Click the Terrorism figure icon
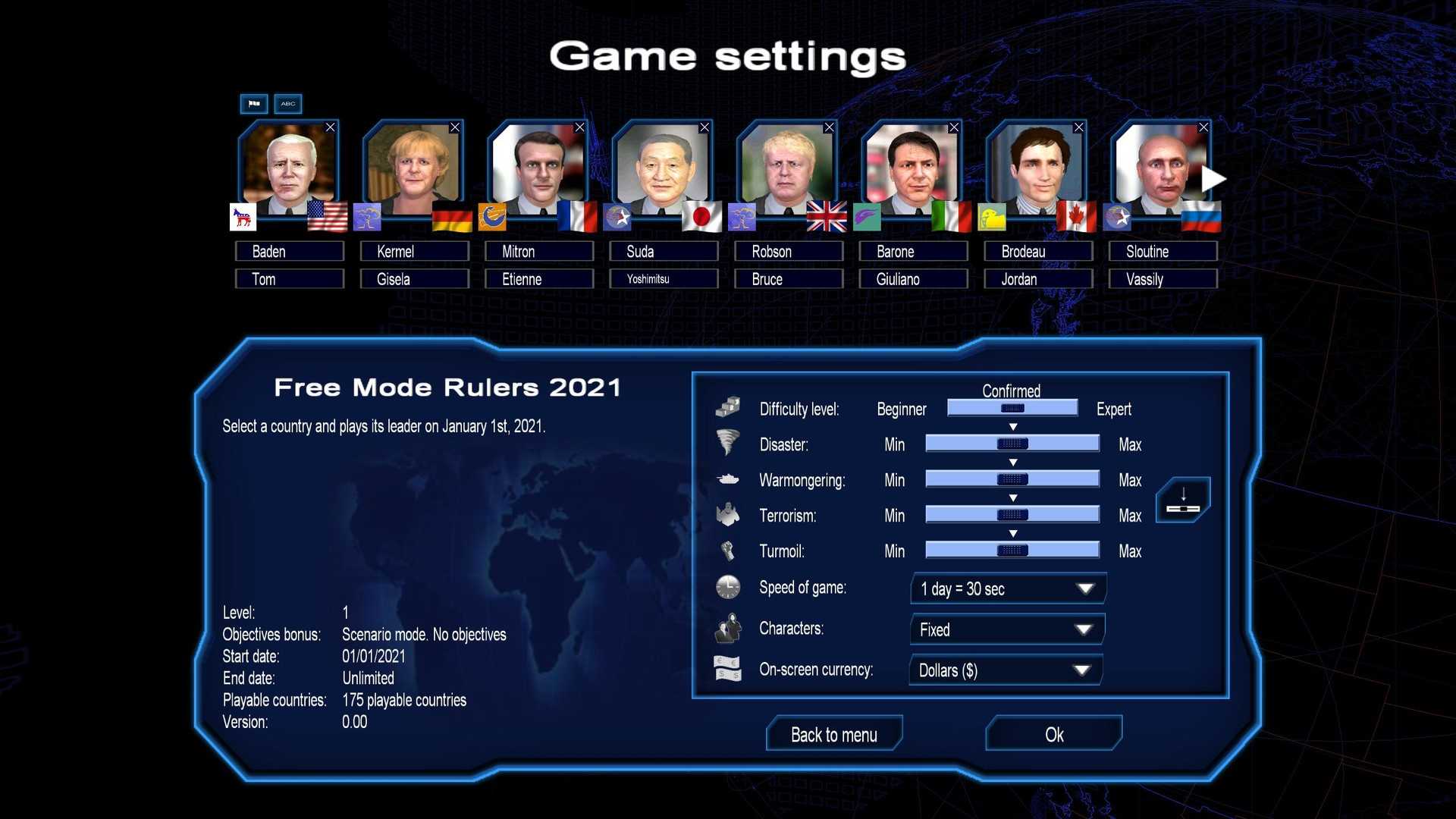 pyautogui.click(x=727, y=514)
